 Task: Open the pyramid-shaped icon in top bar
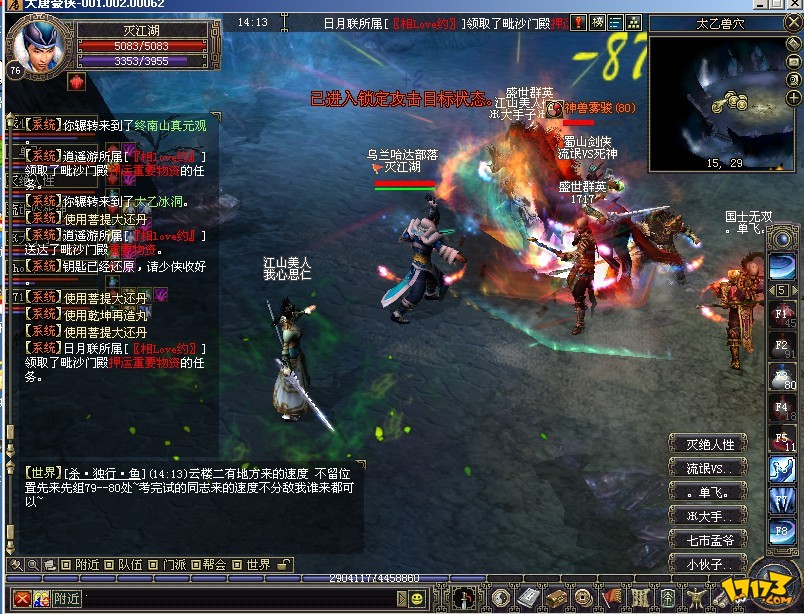point(633,23)
